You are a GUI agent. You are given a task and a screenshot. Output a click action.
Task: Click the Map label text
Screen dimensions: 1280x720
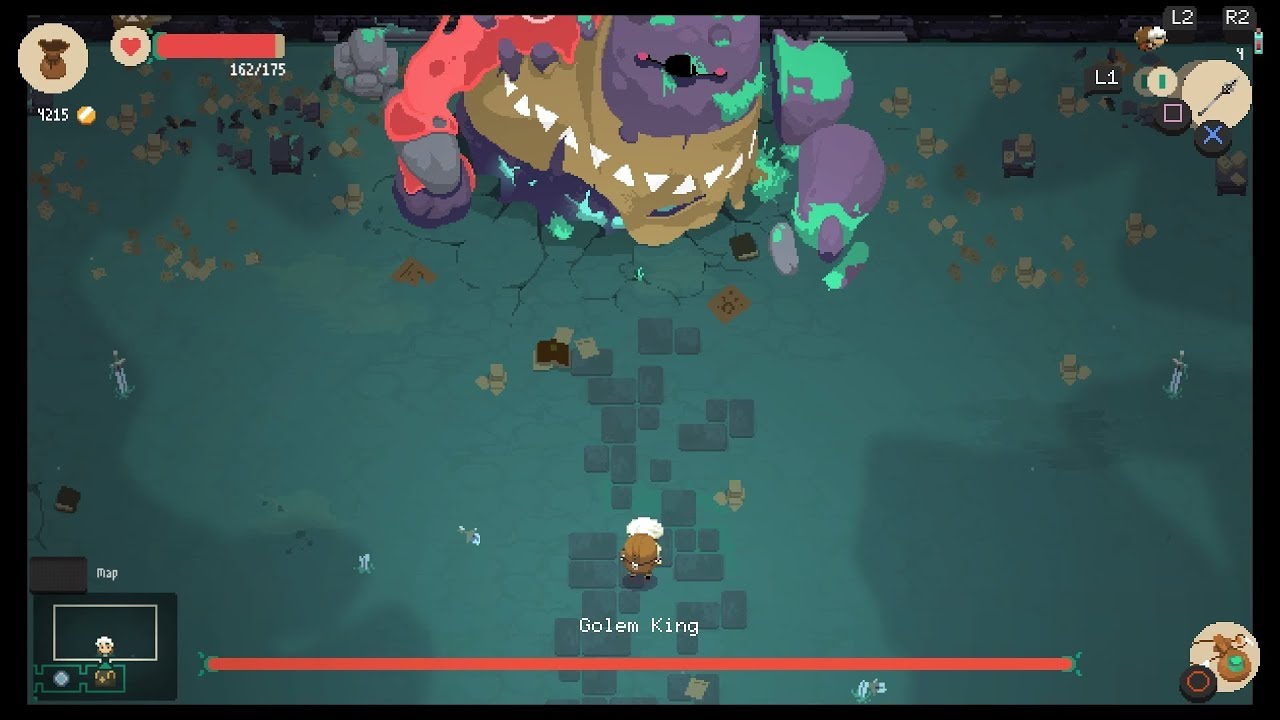click(x=106, y=574)
